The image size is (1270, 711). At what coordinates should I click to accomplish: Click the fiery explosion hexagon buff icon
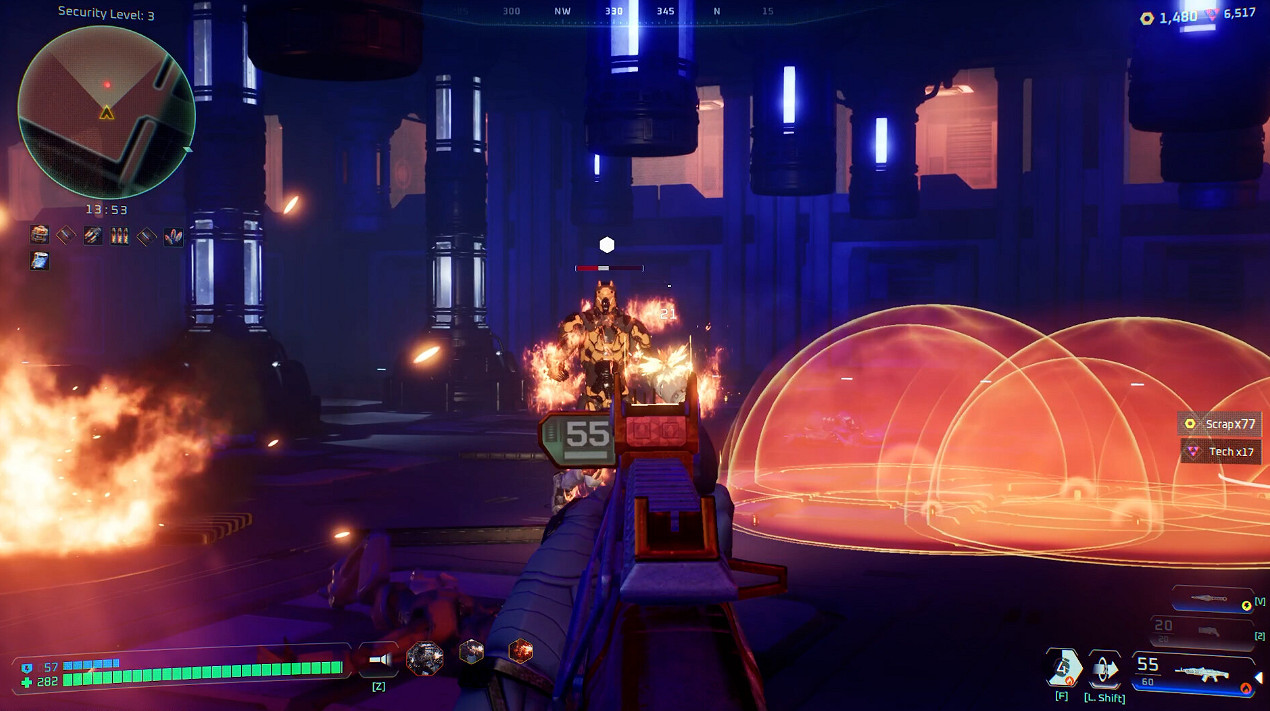coord(520,651)
